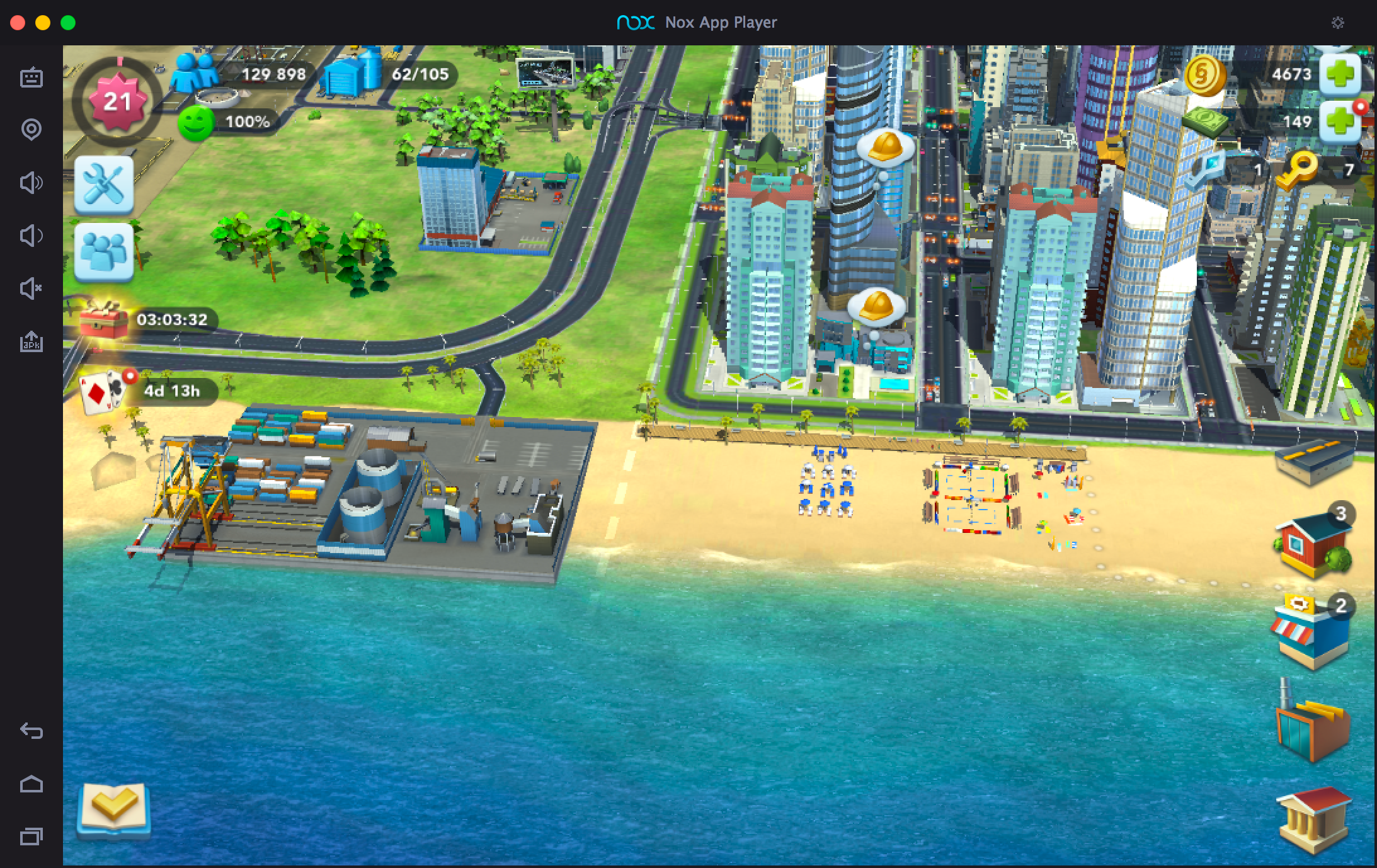Open the residential house build menu
The width and height of the screenshot is (1377, 868).
point(1312,544)
